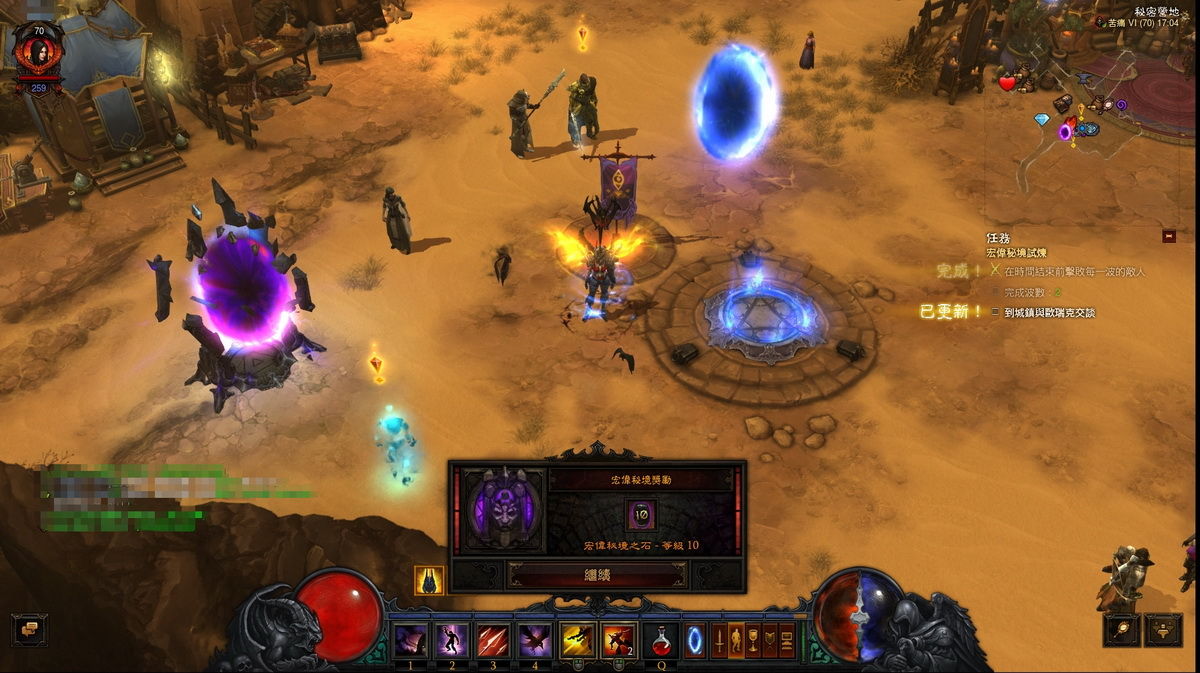
Task: Click the 繼續 continue button
Action: [597, 576]
